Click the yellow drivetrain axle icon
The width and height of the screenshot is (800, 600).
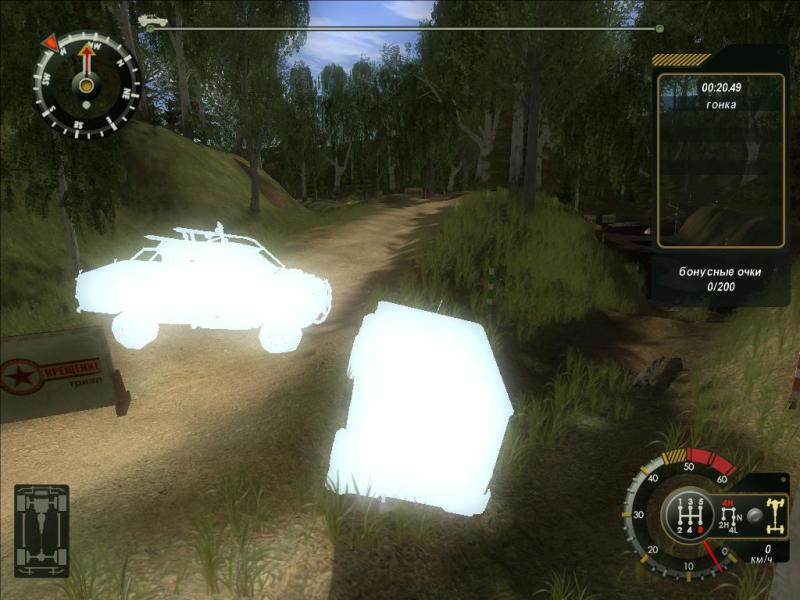tap(776, 514)
